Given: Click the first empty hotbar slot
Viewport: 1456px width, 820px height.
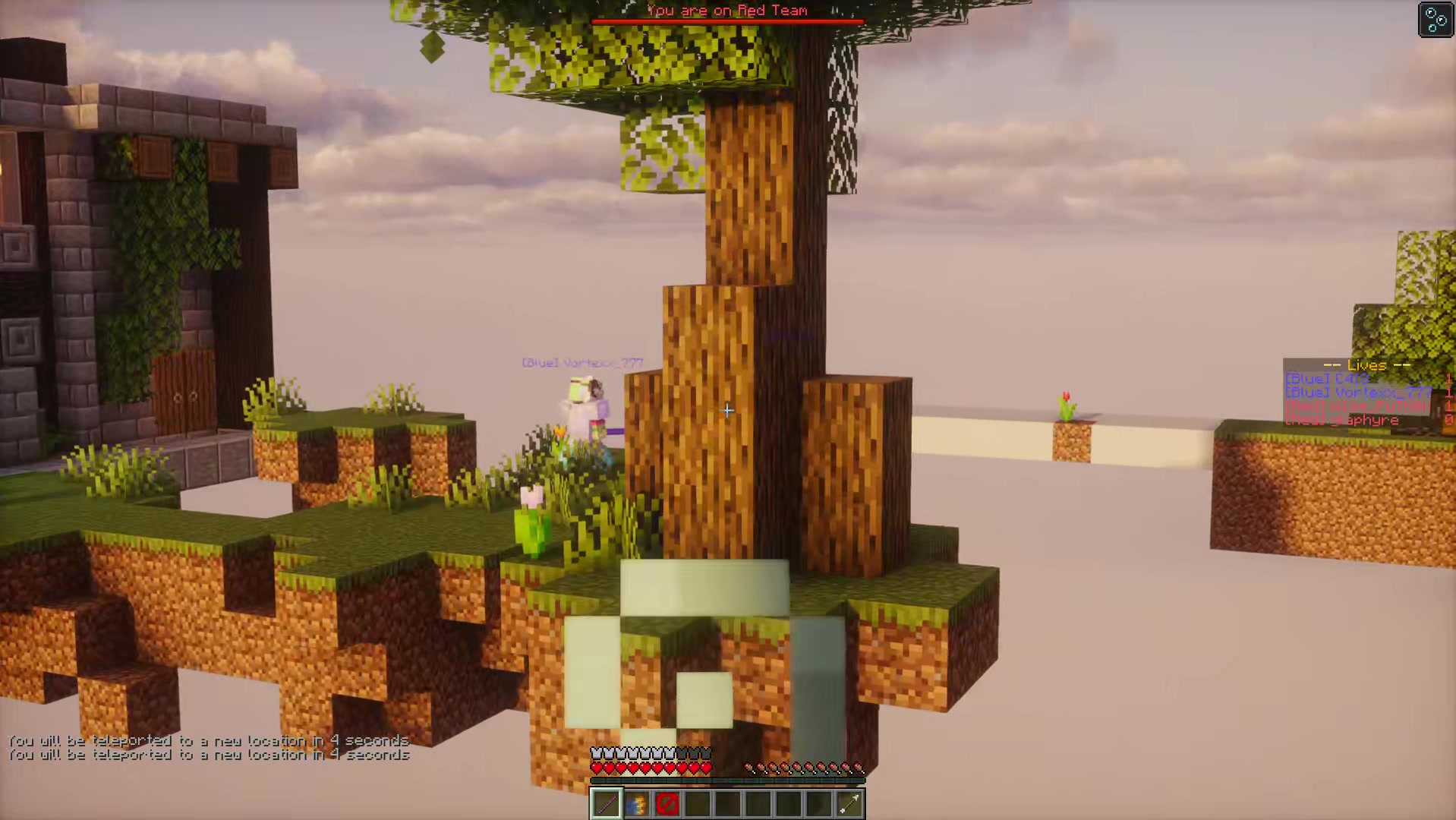Looking at the screenshot, I should click(x=697, y=803).
